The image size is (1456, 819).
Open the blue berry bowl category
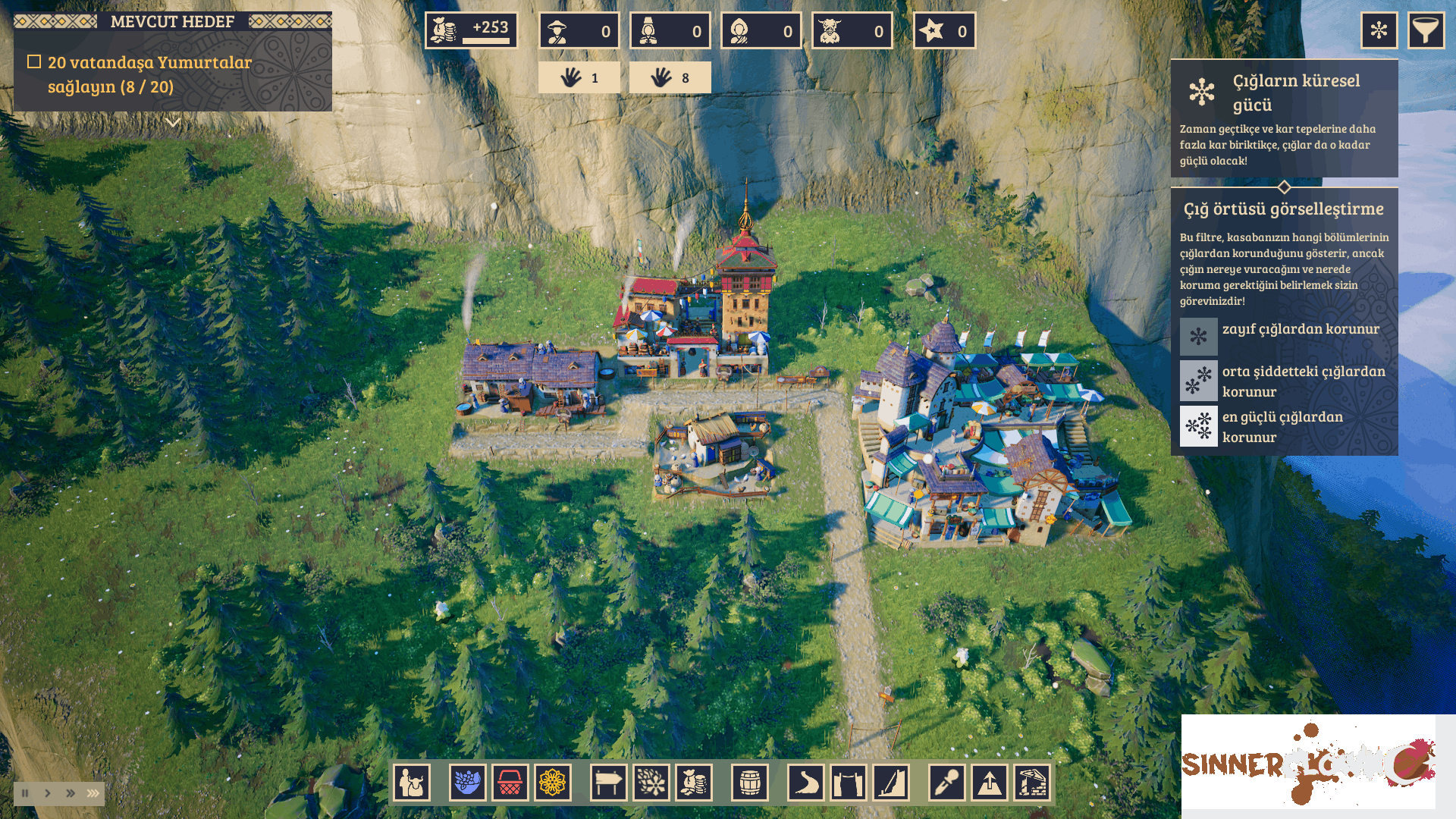467,782
